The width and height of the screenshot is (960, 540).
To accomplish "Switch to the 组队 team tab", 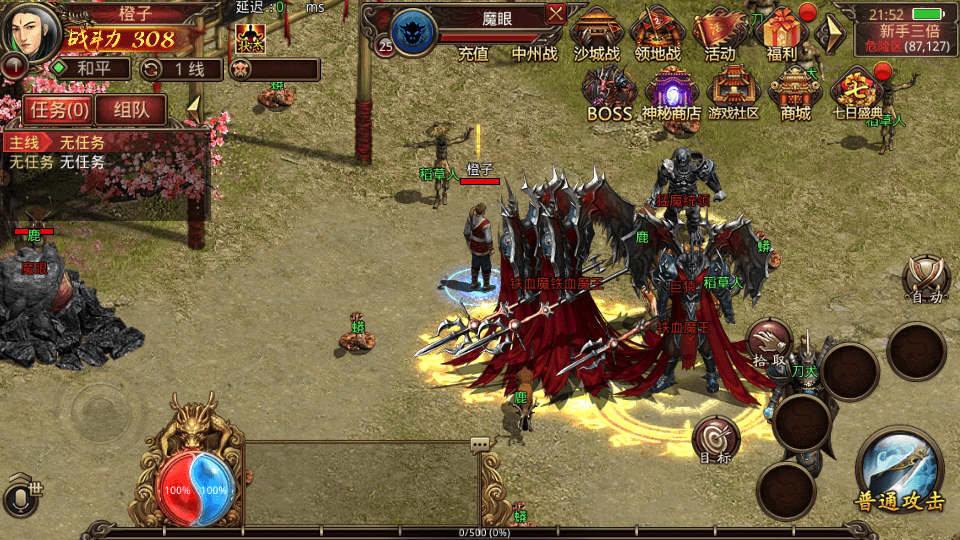I will tap(132, 109).
